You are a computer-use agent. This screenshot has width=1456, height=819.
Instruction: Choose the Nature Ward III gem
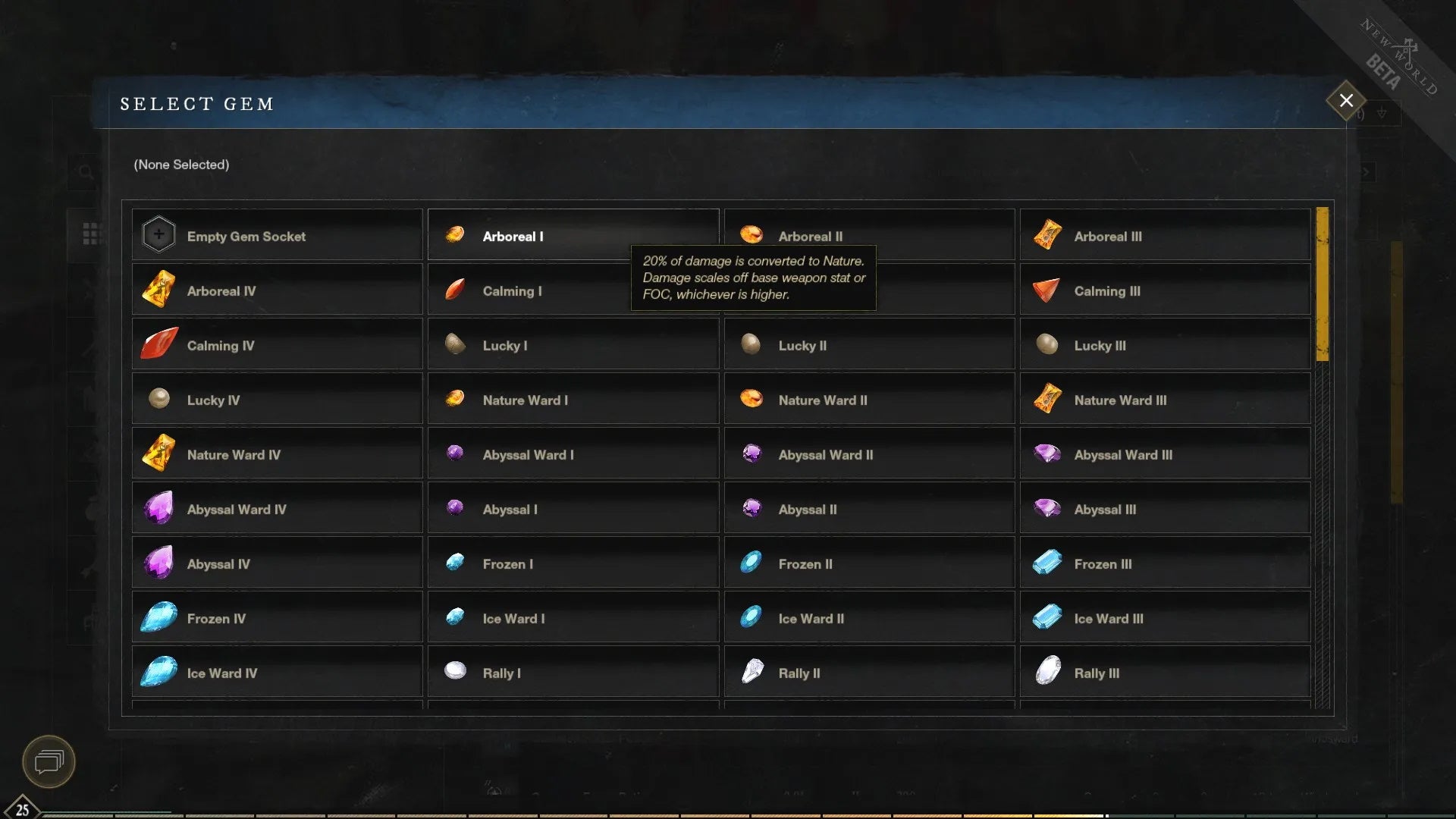1120,400
